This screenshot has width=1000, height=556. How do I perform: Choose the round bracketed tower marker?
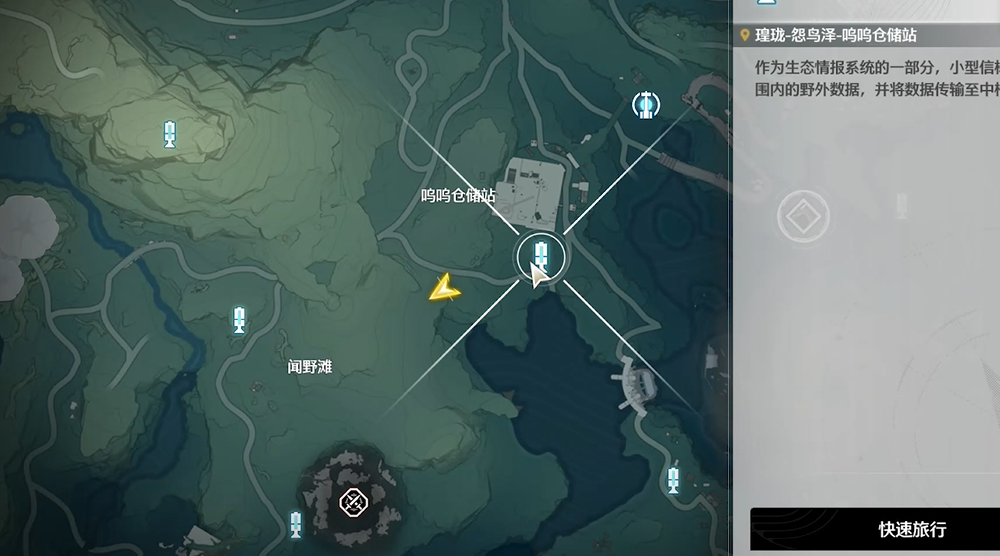[x=645, y=103]
